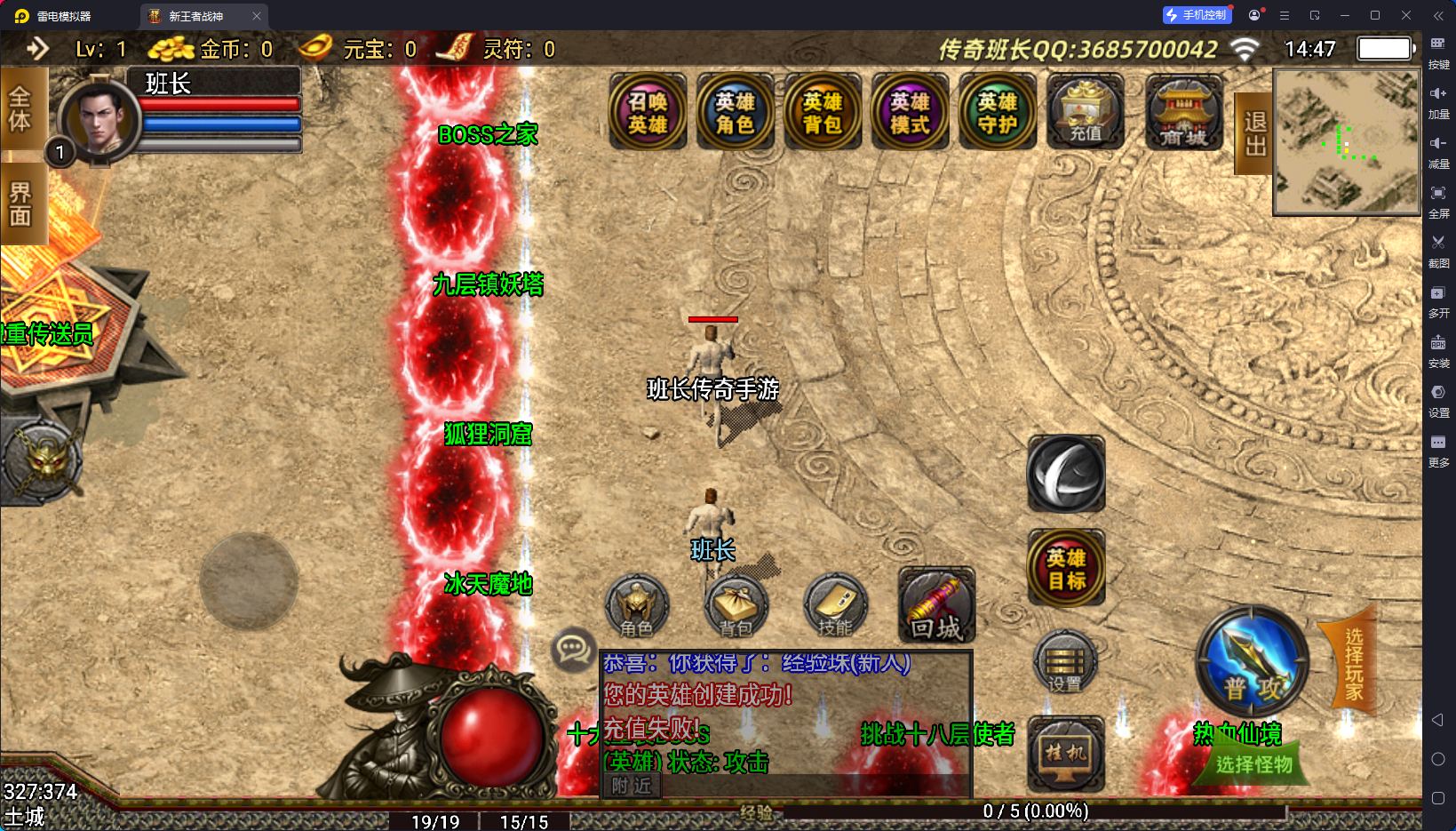1456x831 pixels.
Task: Open the 商城 shop building icon
Action: pyautogui.click(x=1183, y=113)
